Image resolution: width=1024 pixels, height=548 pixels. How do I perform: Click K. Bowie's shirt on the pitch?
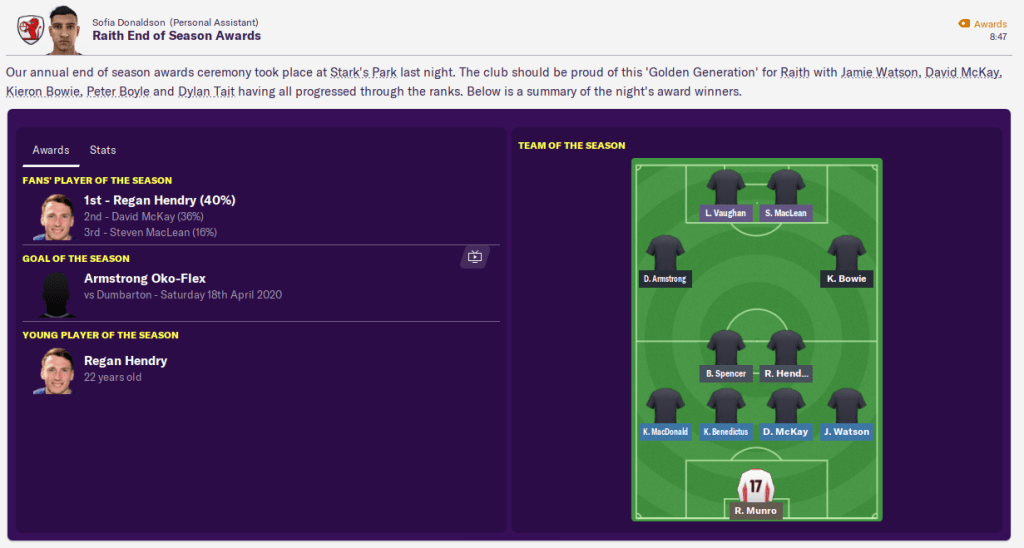pos(846,253)
